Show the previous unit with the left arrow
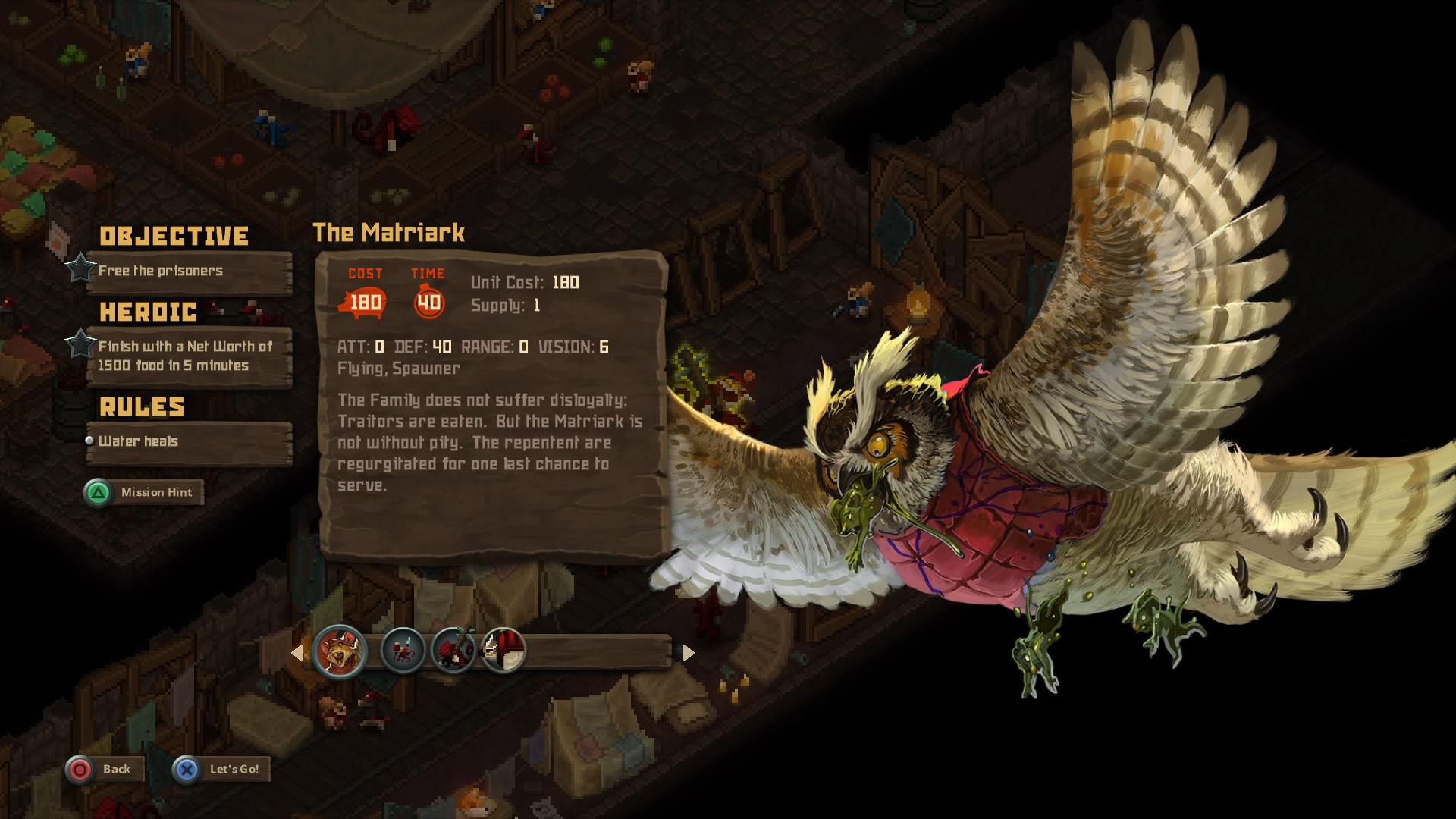The height and width of the screenshot is (819, 1456). coord(297,652)
